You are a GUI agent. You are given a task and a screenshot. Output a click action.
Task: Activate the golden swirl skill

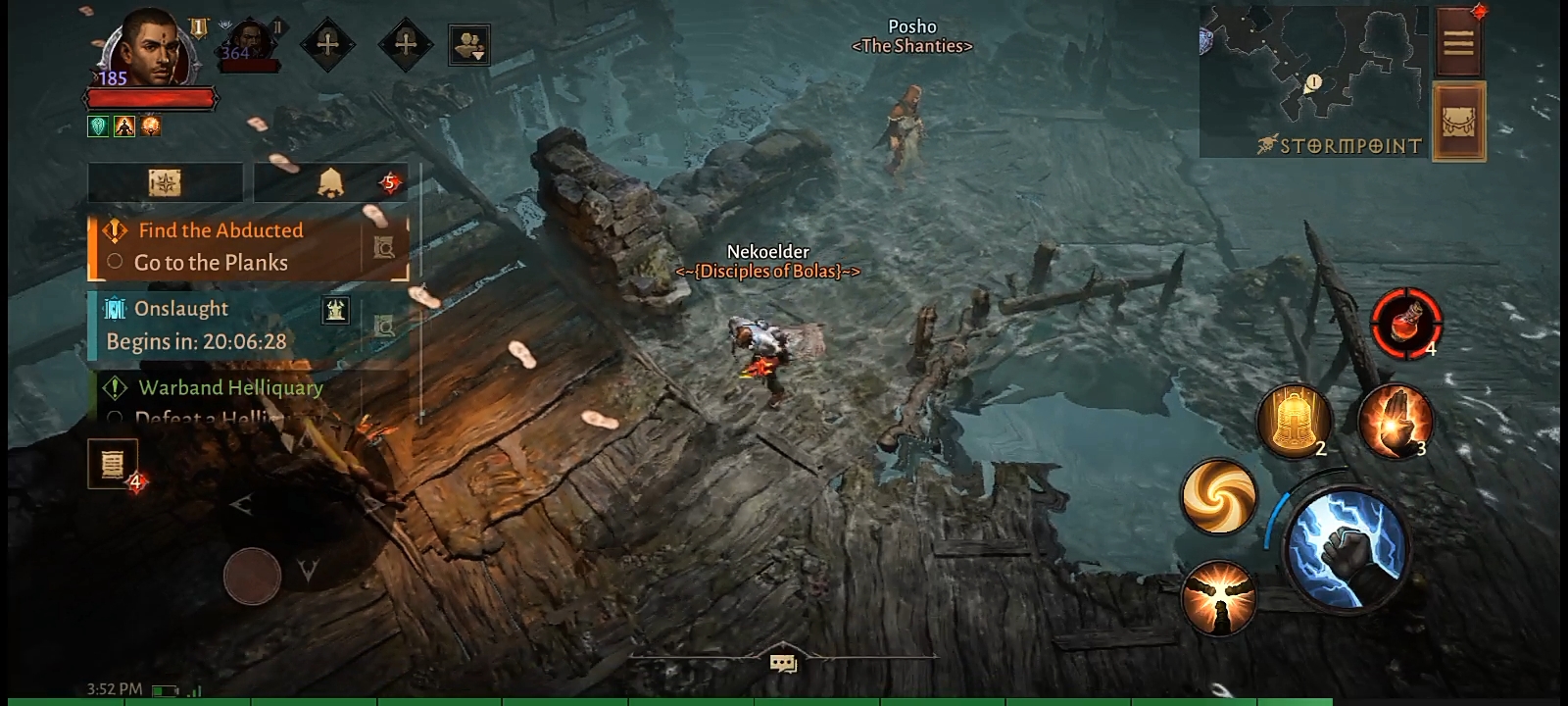pos(1219,497)
